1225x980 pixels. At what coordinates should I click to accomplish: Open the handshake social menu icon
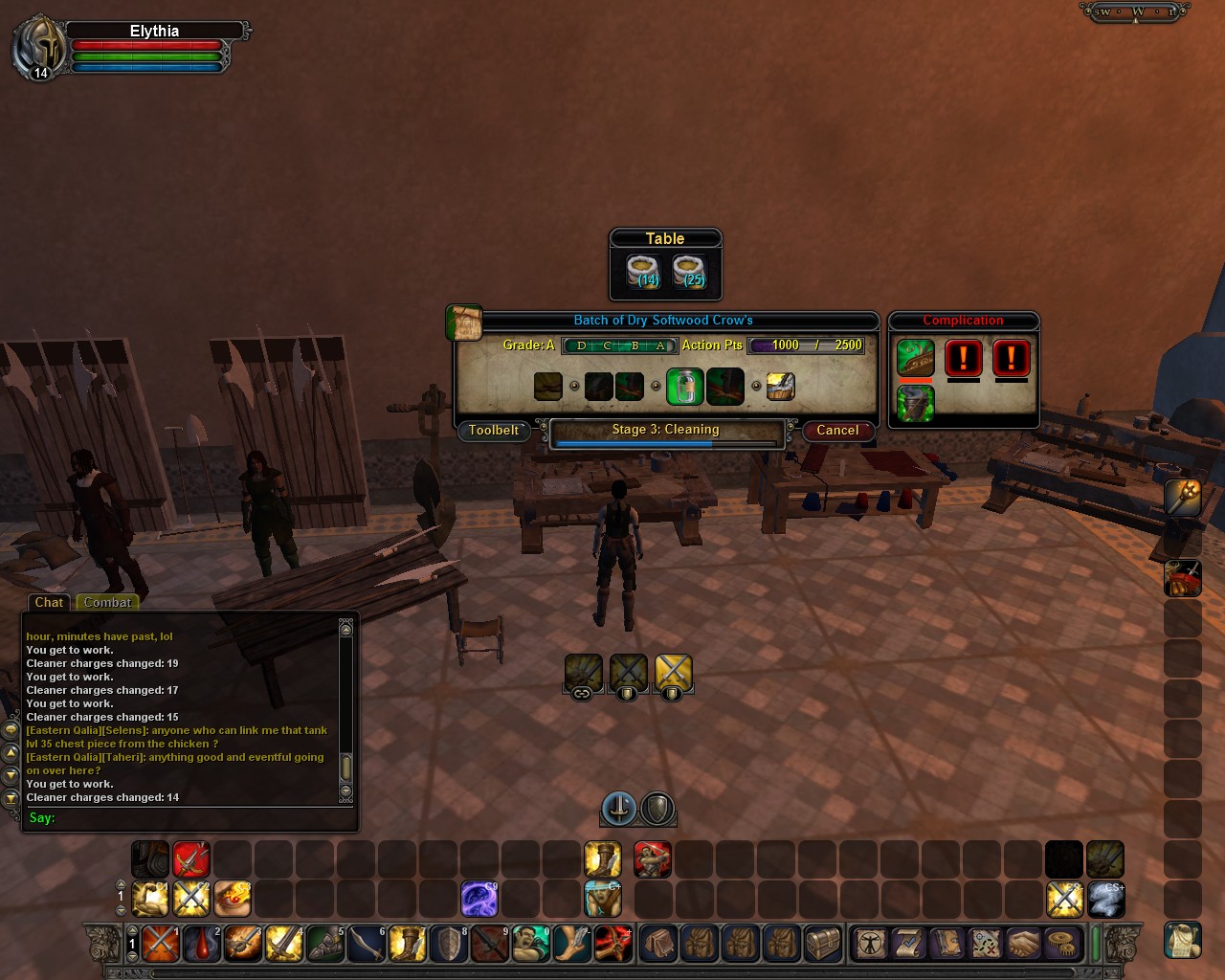(x=1023, y=944)
